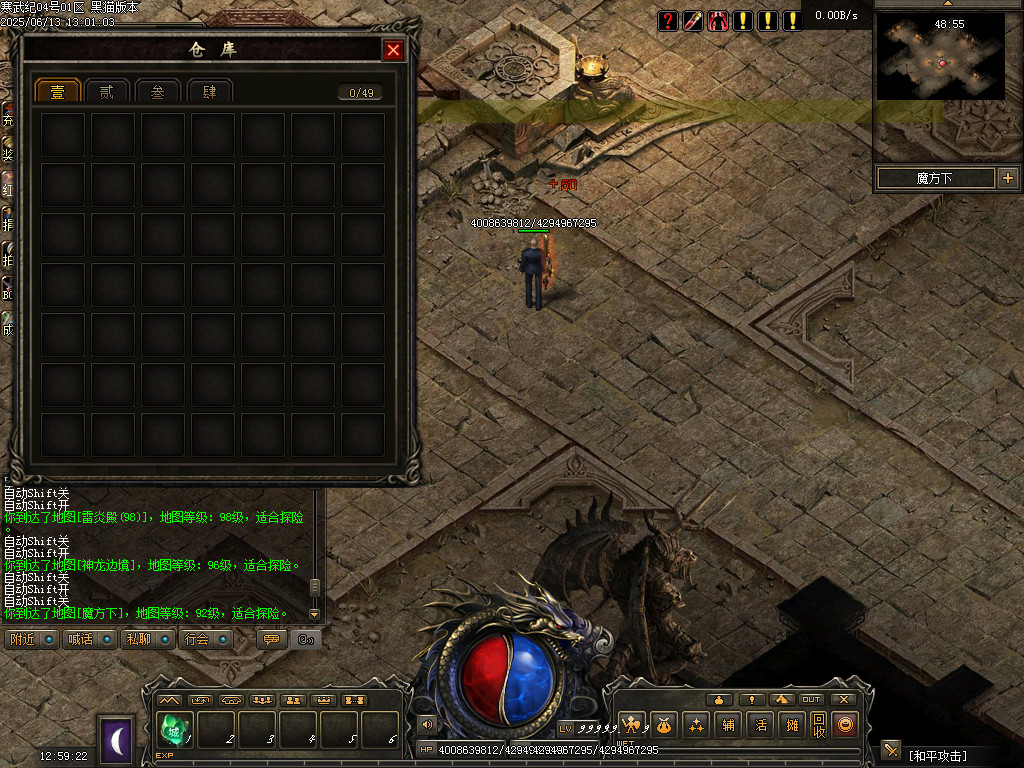Switch to warehouse tab 贰
The width and height of the screenshot is (1024, 768).
tap(108, 92)
